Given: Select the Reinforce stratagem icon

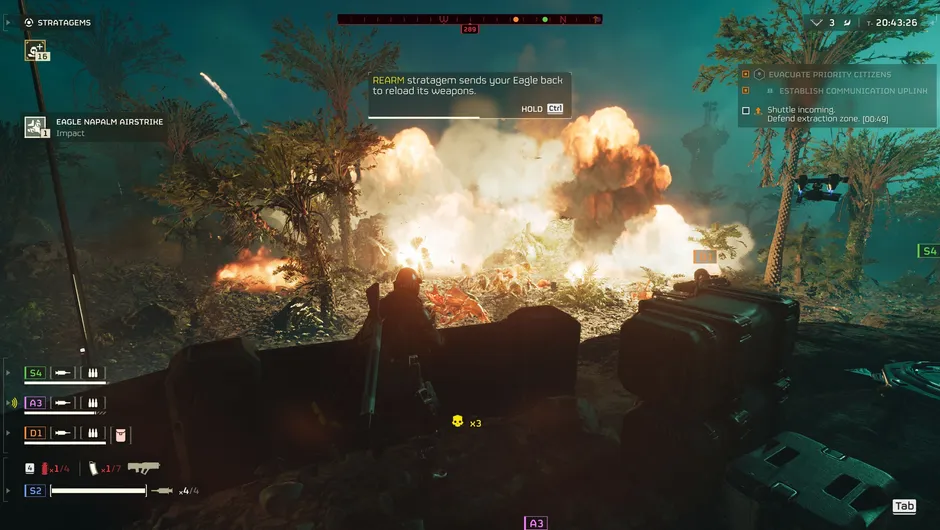Looking at the screenshot, I should coord(36,50).
